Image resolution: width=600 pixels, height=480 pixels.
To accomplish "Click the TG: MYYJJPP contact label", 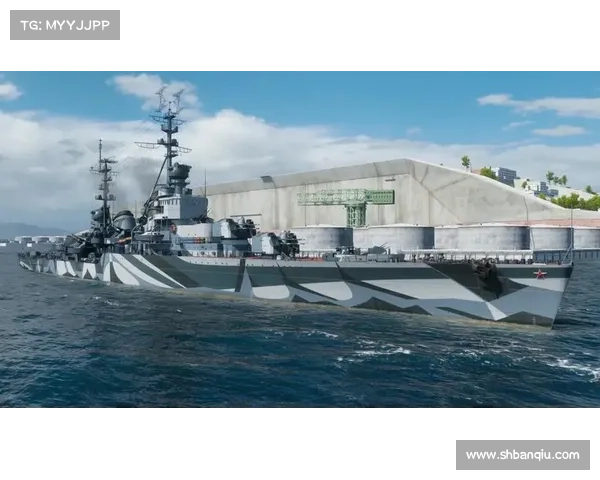I will coord(64,24).
